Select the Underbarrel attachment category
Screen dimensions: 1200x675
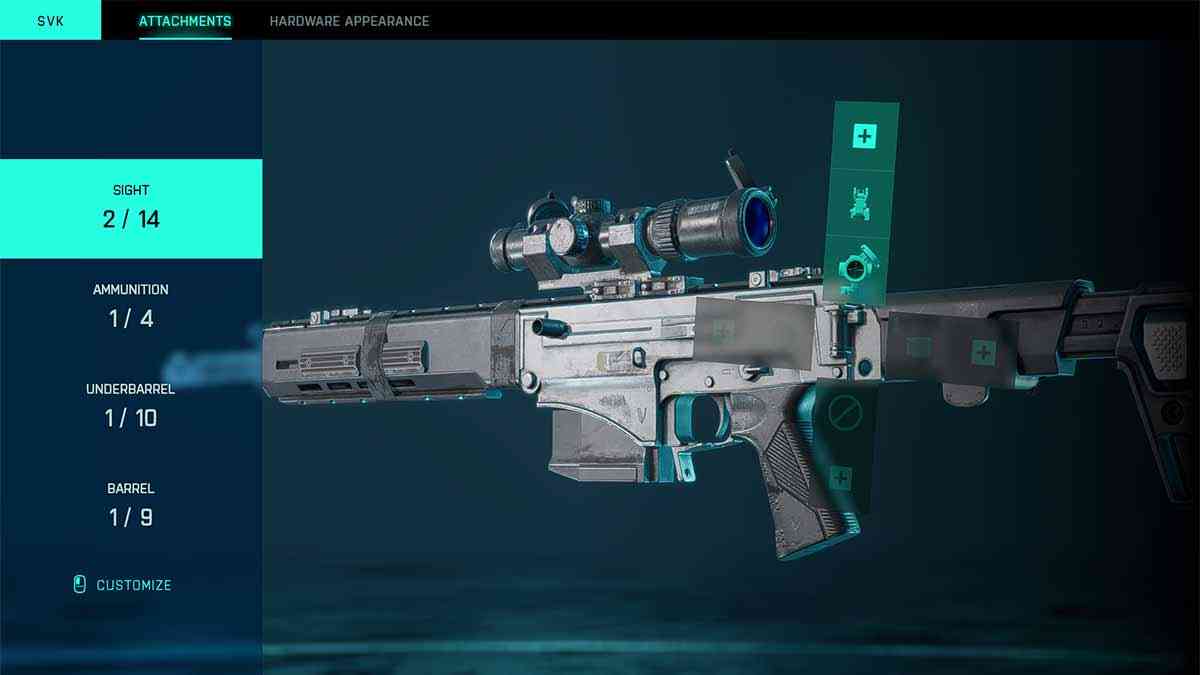point(131,406)
